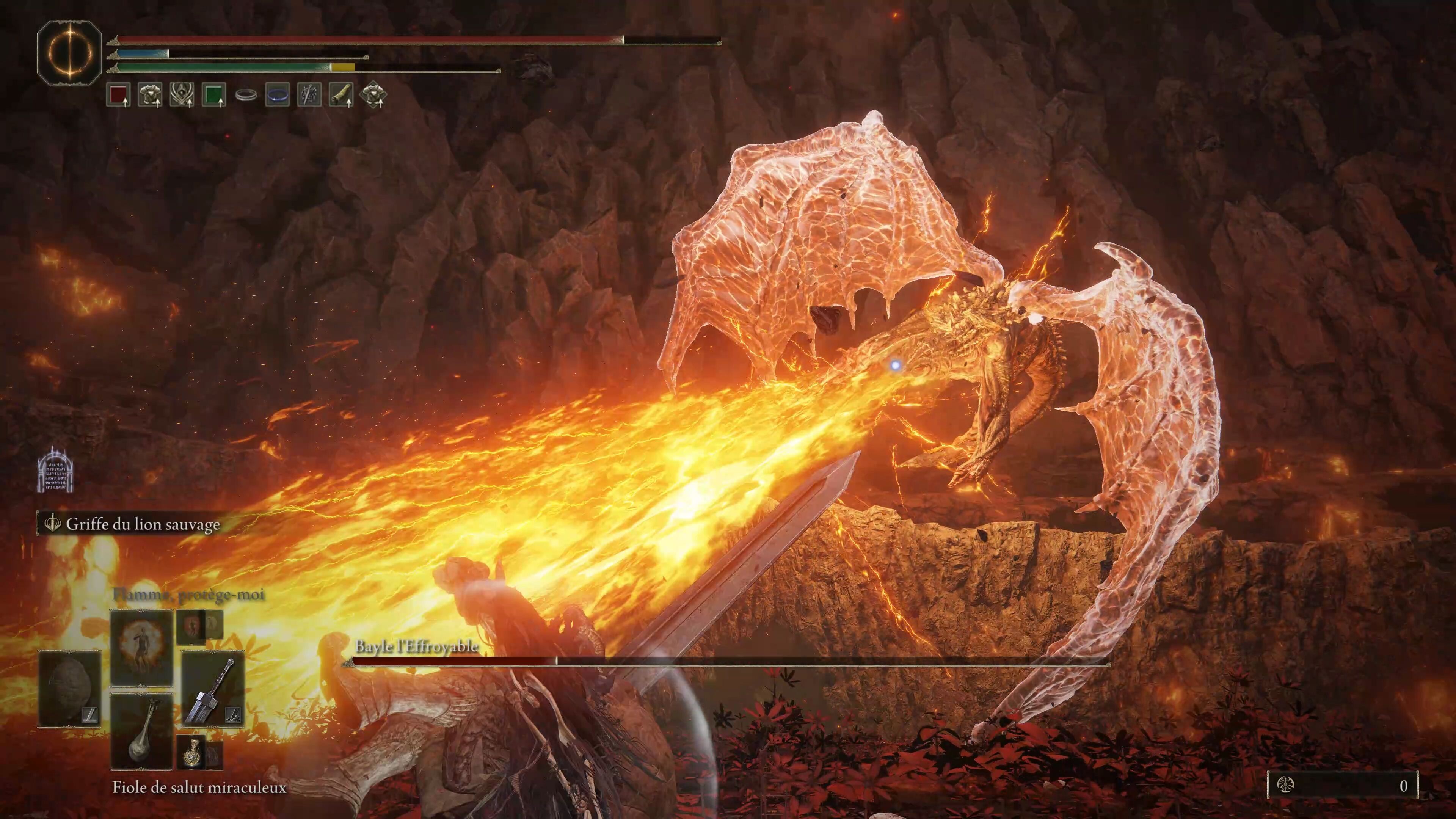Click the equipped greatsword slot

pos(212,690)
